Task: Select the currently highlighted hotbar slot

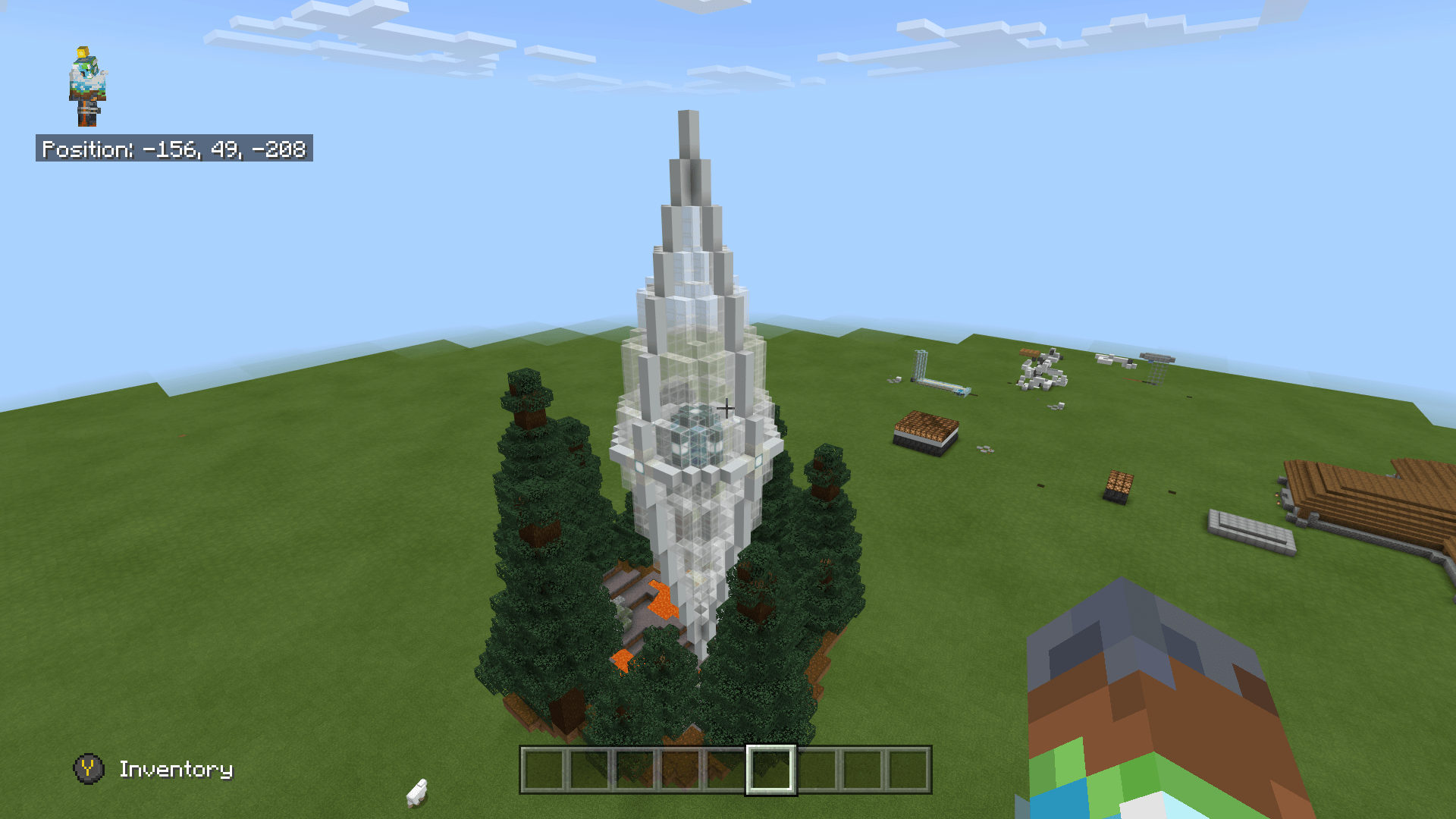Action: pyautogui.click(x=770, y=770)
